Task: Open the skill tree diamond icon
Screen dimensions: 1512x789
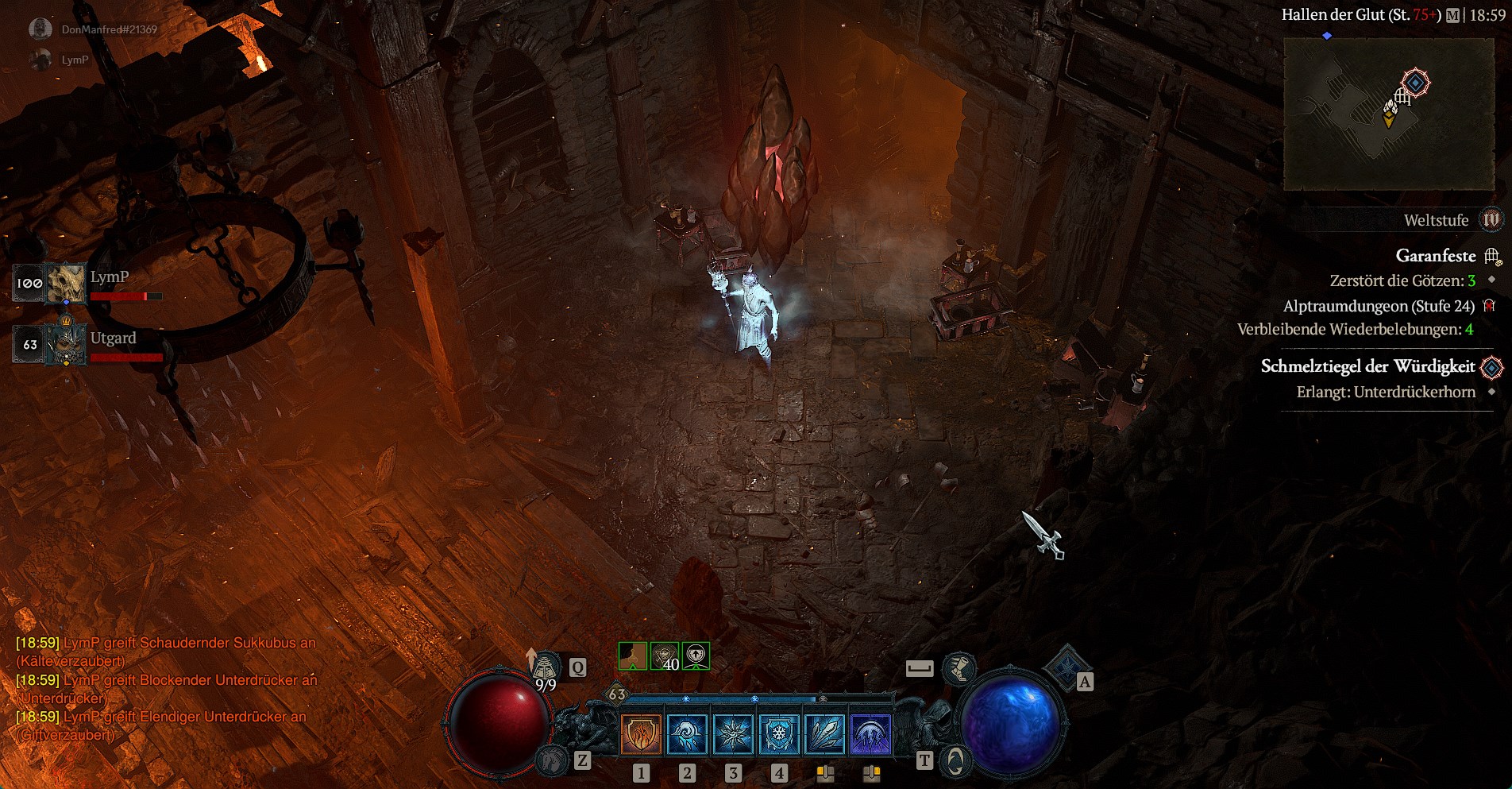Action: coord(1066,667)
